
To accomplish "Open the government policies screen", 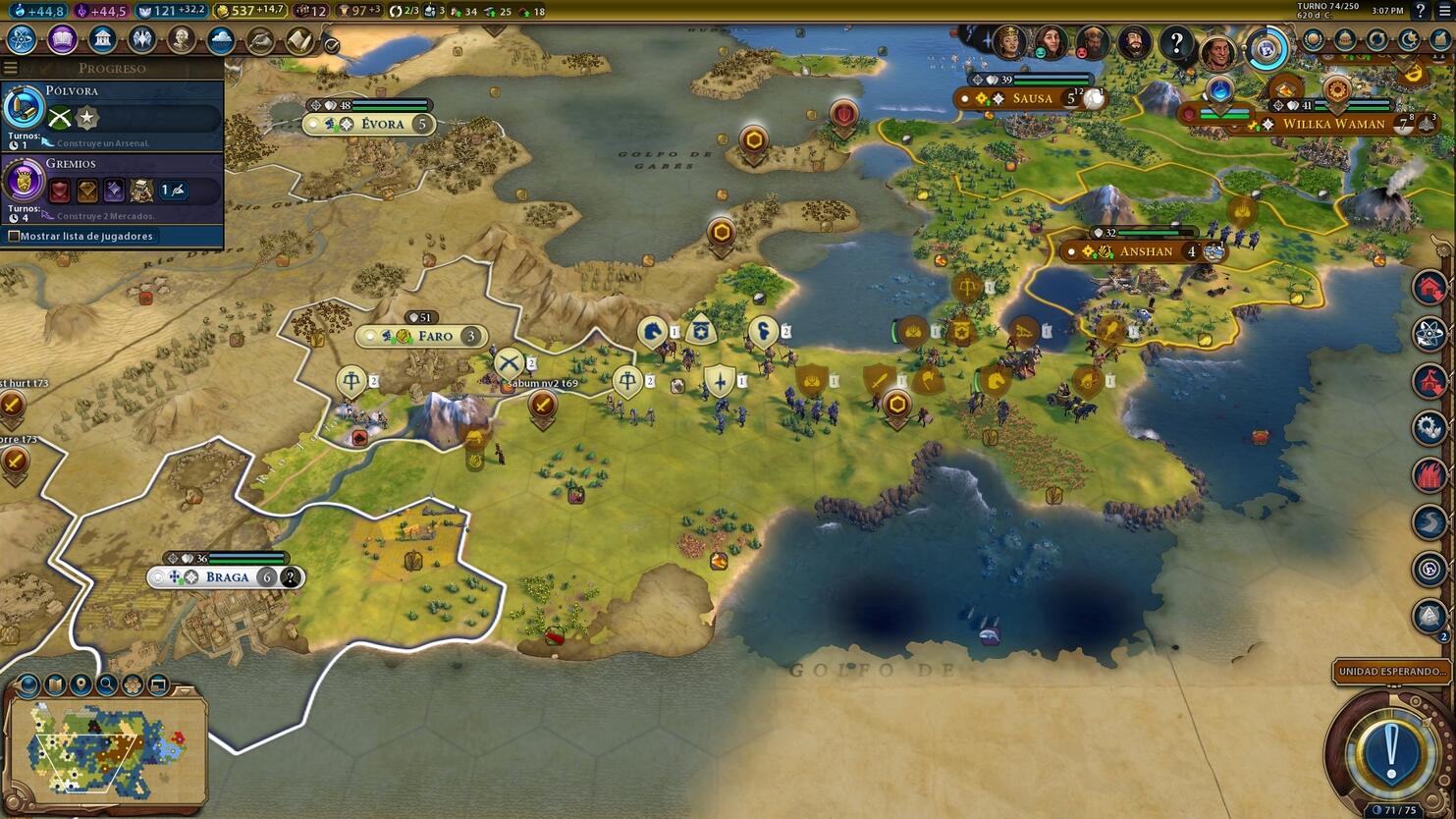I will point(103,39).
